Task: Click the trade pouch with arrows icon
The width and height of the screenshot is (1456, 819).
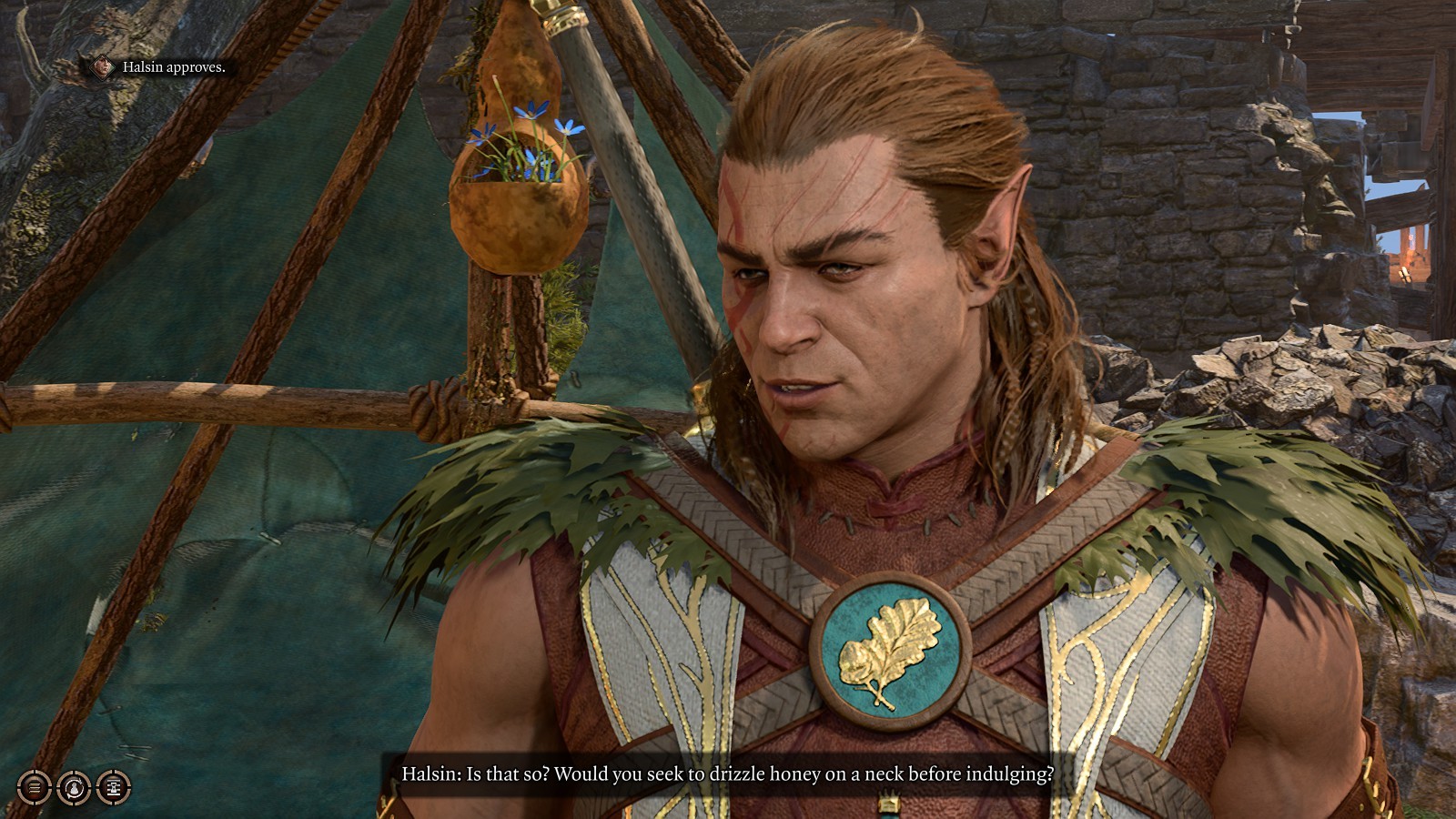Action: 75,787
